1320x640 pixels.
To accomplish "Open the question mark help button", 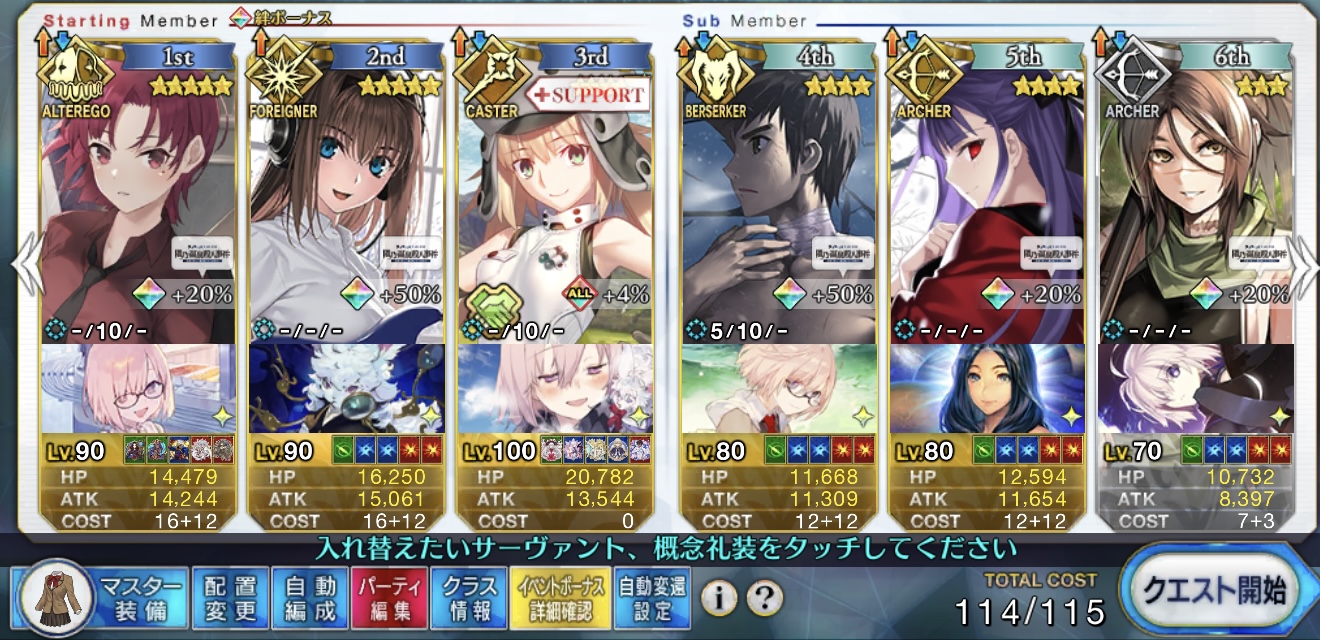I will (763, 598).
